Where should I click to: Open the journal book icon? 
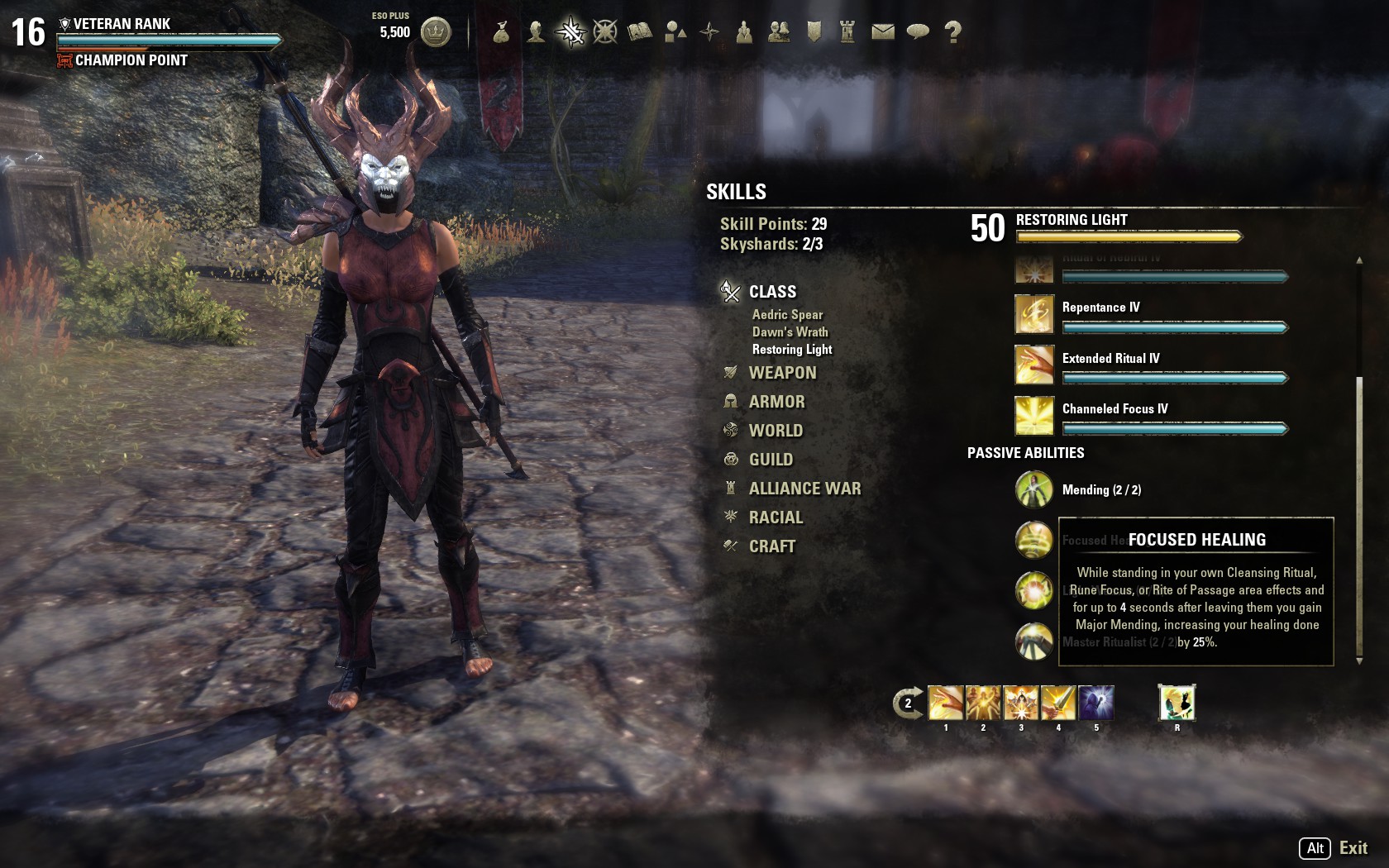[x=640, y=32]
